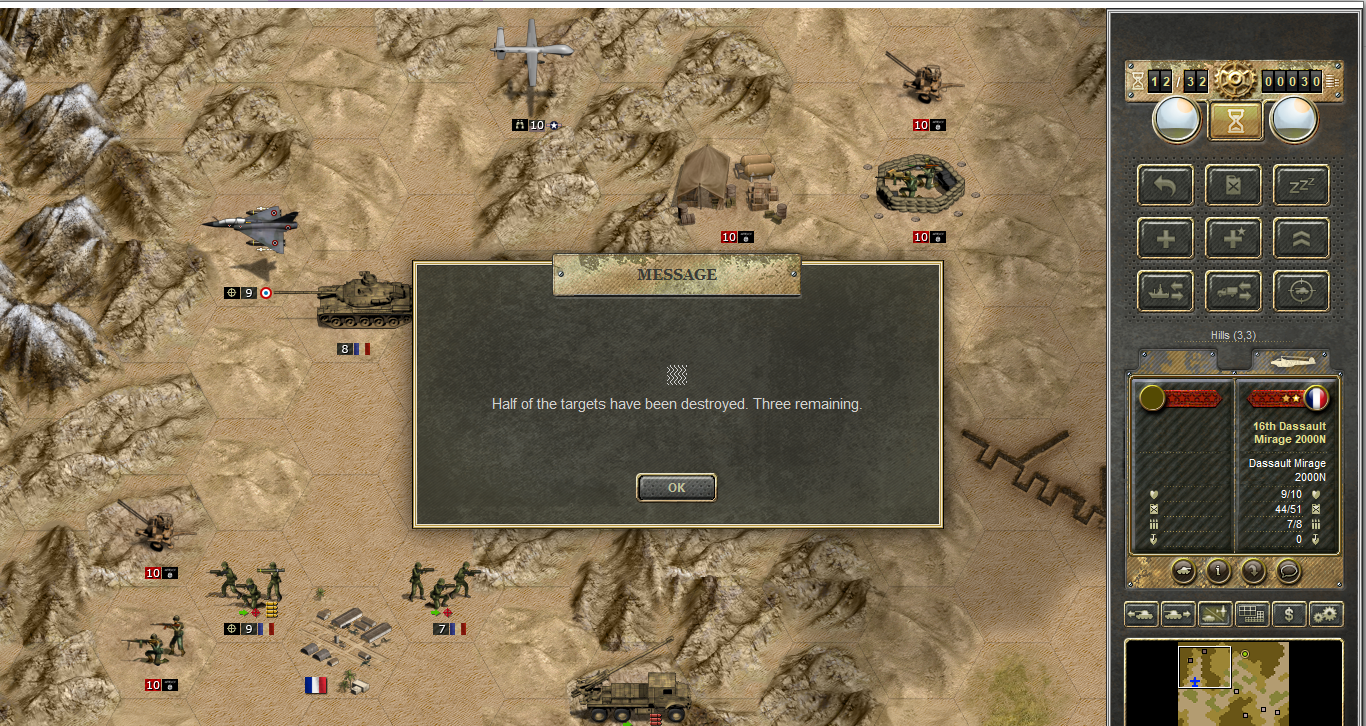This screenshot has height=726, width=1366.
Task: Open the purchase menu with the dollar sign
Action: [x=1290, y=614]
